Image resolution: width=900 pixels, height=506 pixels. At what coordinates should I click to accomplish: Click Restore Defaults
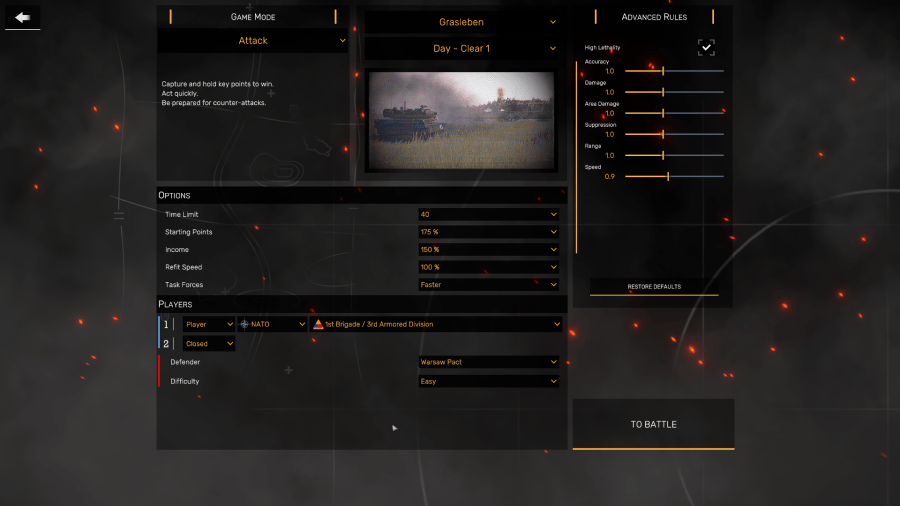[654, 287]
